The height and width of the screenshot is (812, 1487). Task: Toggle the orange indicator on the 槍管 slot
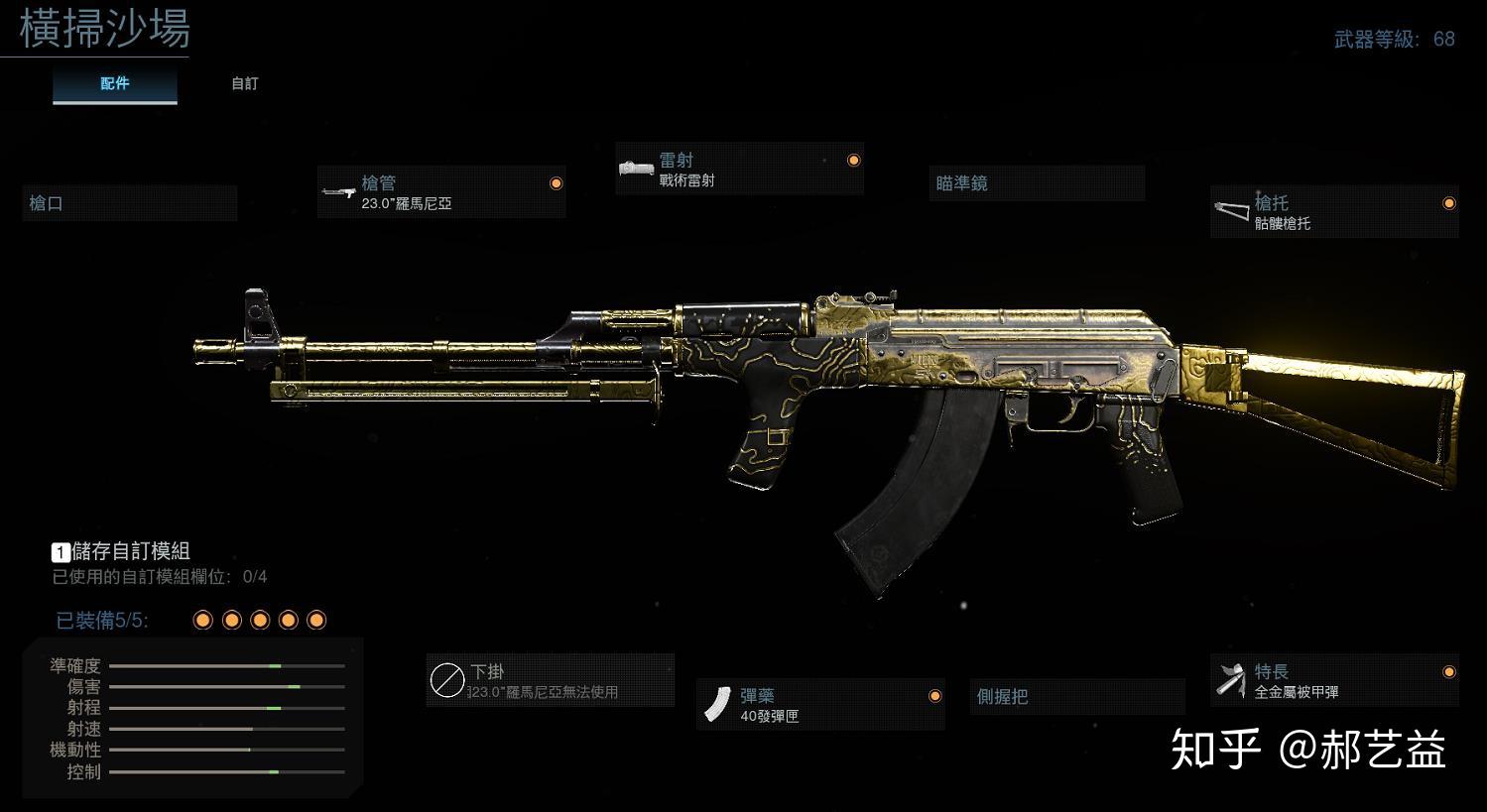(557, 182)
